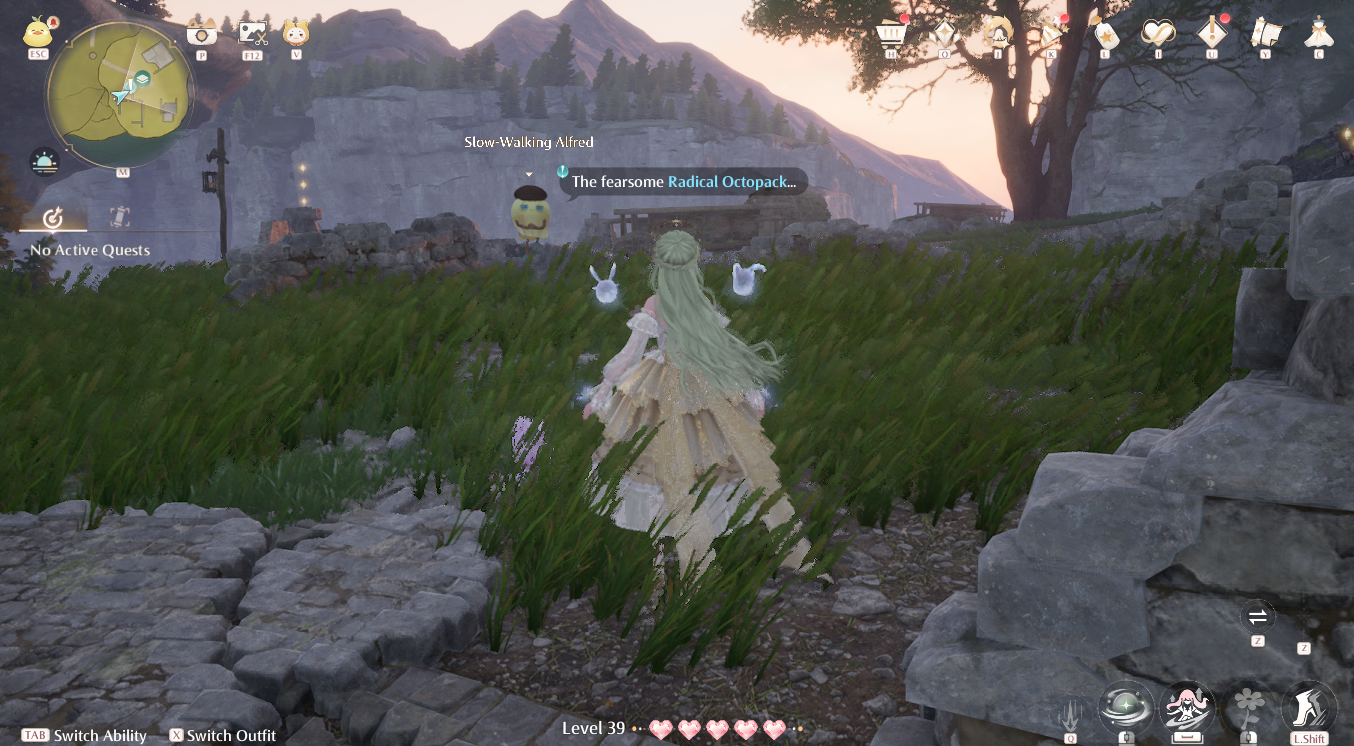The width and height of the screenshot is (1354, 746).
Task: Open the star jar icon
Action: coord(1105,33)
